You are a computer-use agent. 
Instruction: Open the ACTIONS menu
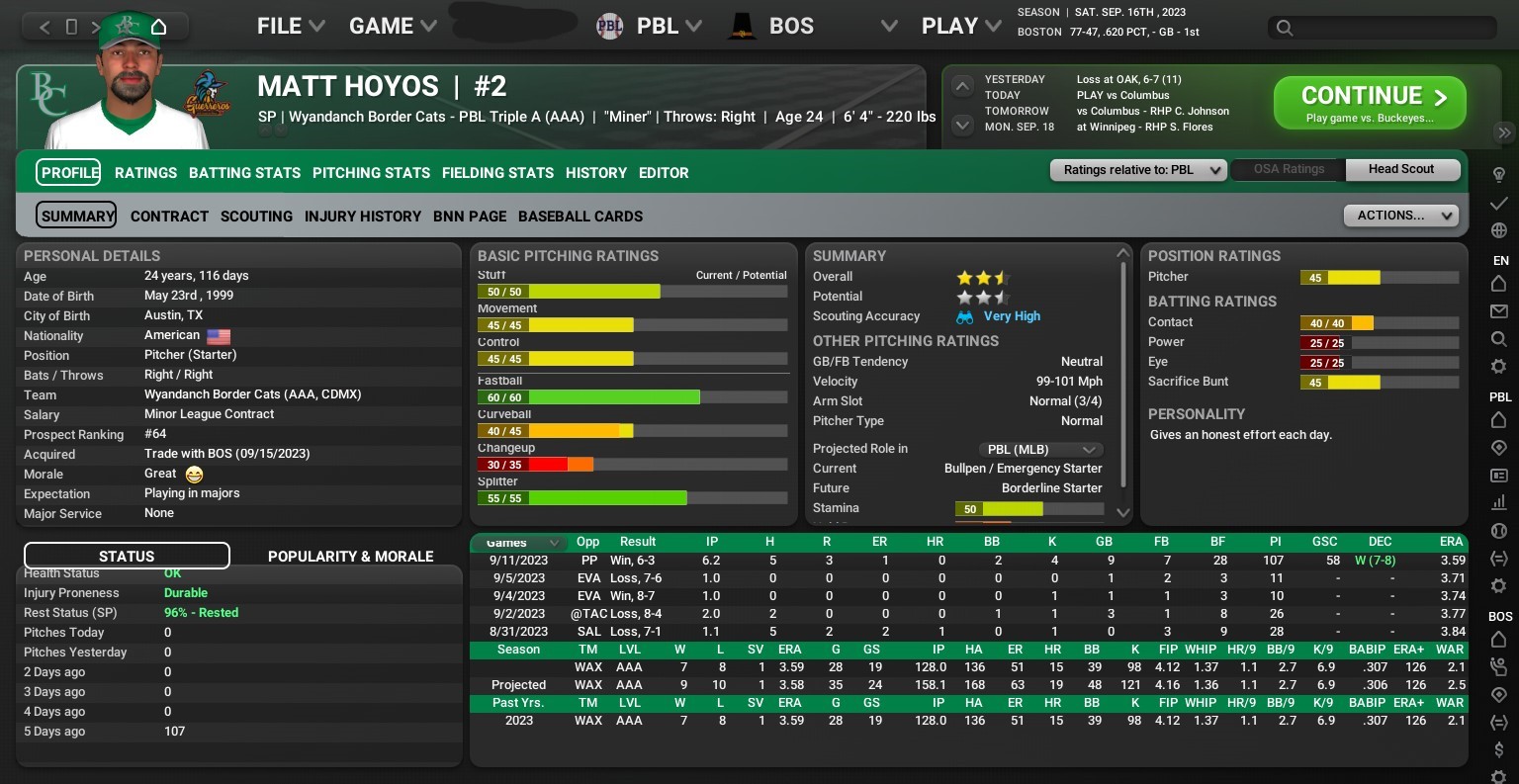[1400, 215]
